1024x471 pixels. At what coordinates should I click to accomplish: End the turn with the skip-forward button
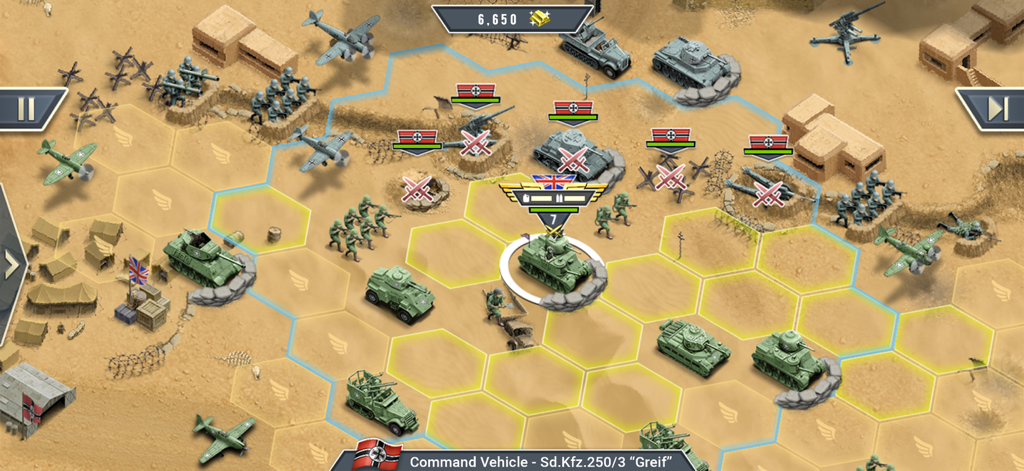click(994, 107)
